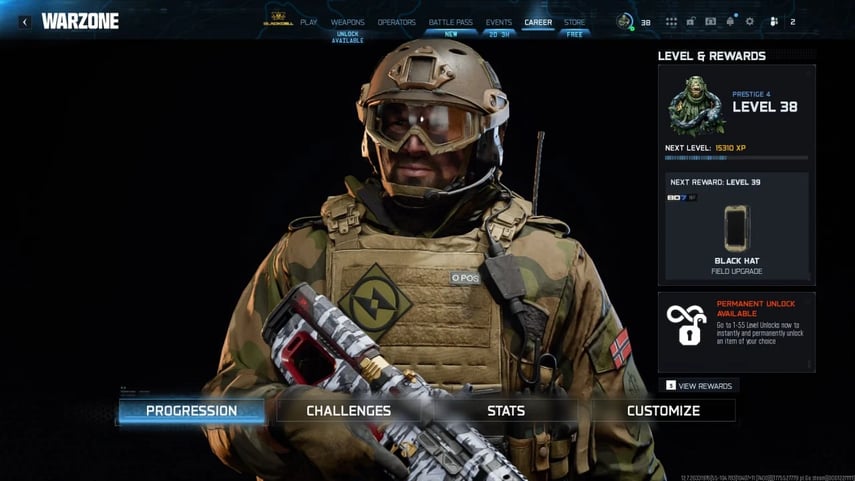The height and width of the screenshot is (481, 855).
Task: Open settings with the gear icon
Action: 750,21
